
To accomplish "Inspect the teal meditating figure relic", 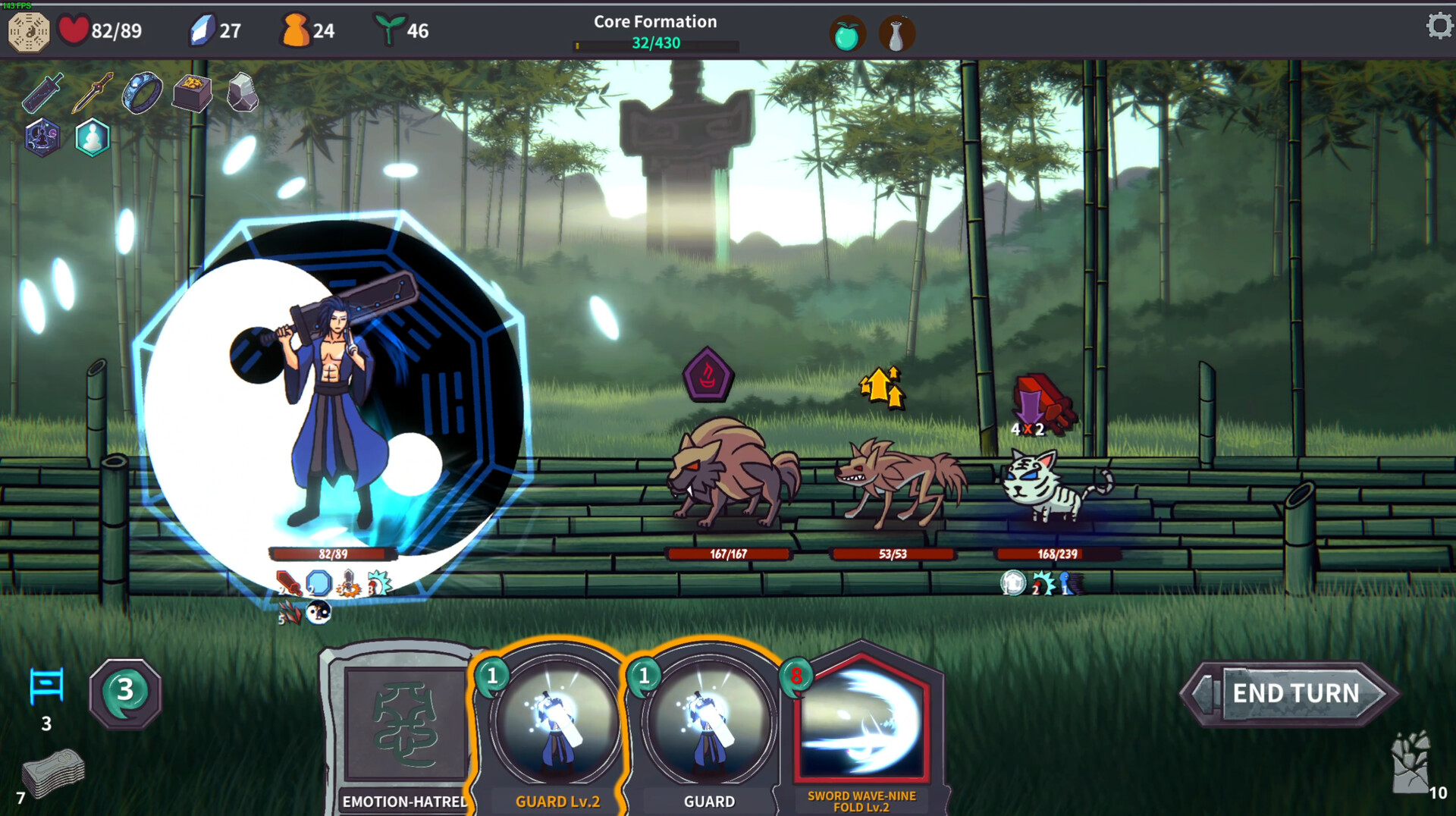I will [x=93, y=138].
